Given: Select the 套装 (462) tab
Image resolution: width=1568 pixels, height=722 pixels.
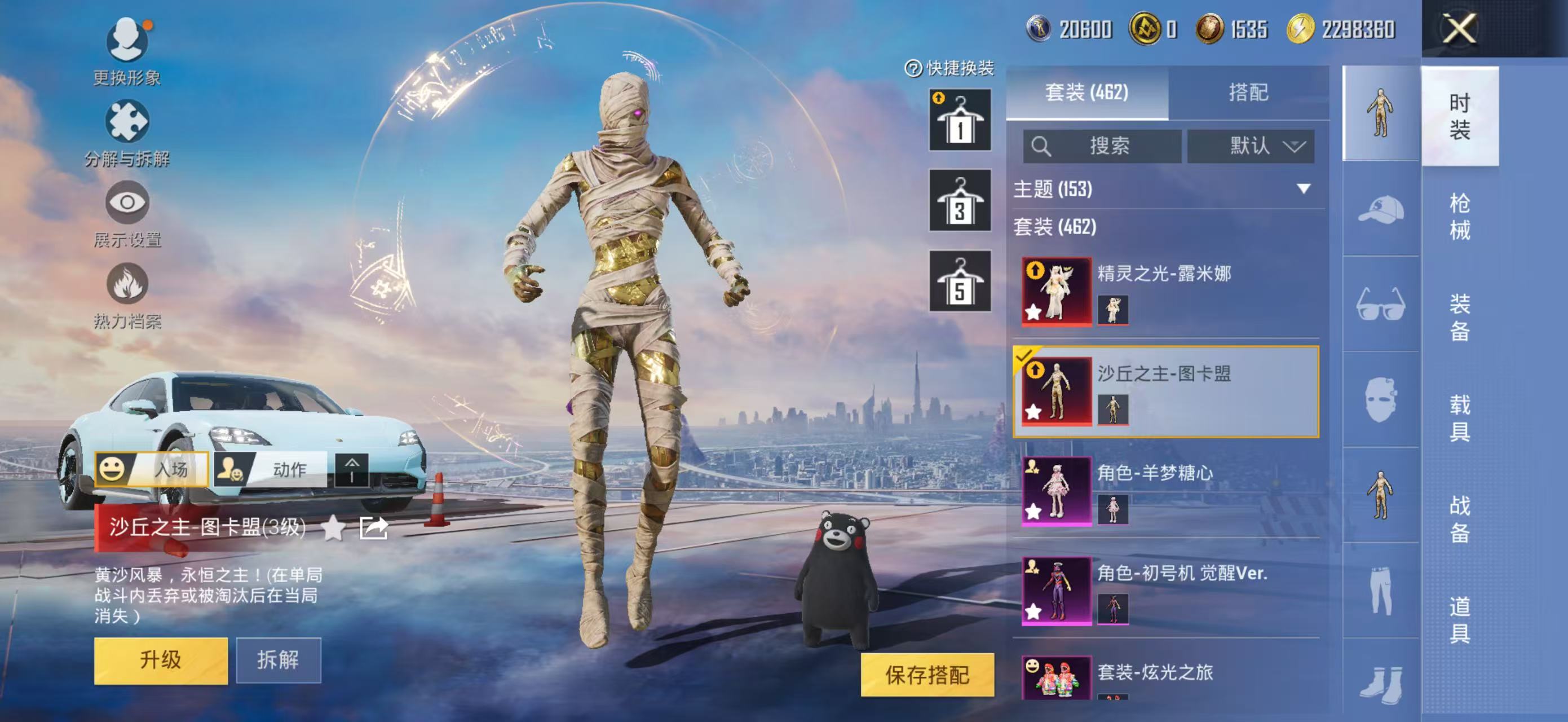Looking at the screenshot, I should 1086,93.
